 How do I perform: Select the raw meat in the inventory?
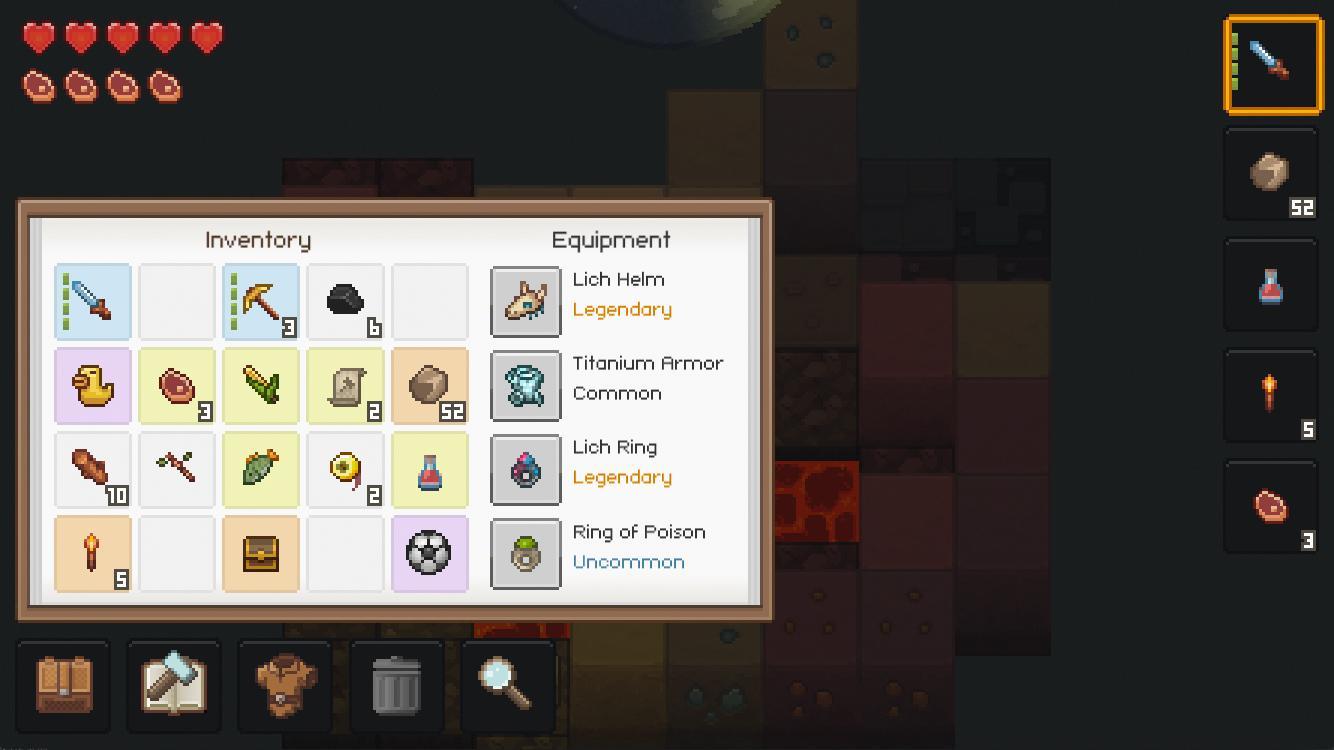[177, 386]
